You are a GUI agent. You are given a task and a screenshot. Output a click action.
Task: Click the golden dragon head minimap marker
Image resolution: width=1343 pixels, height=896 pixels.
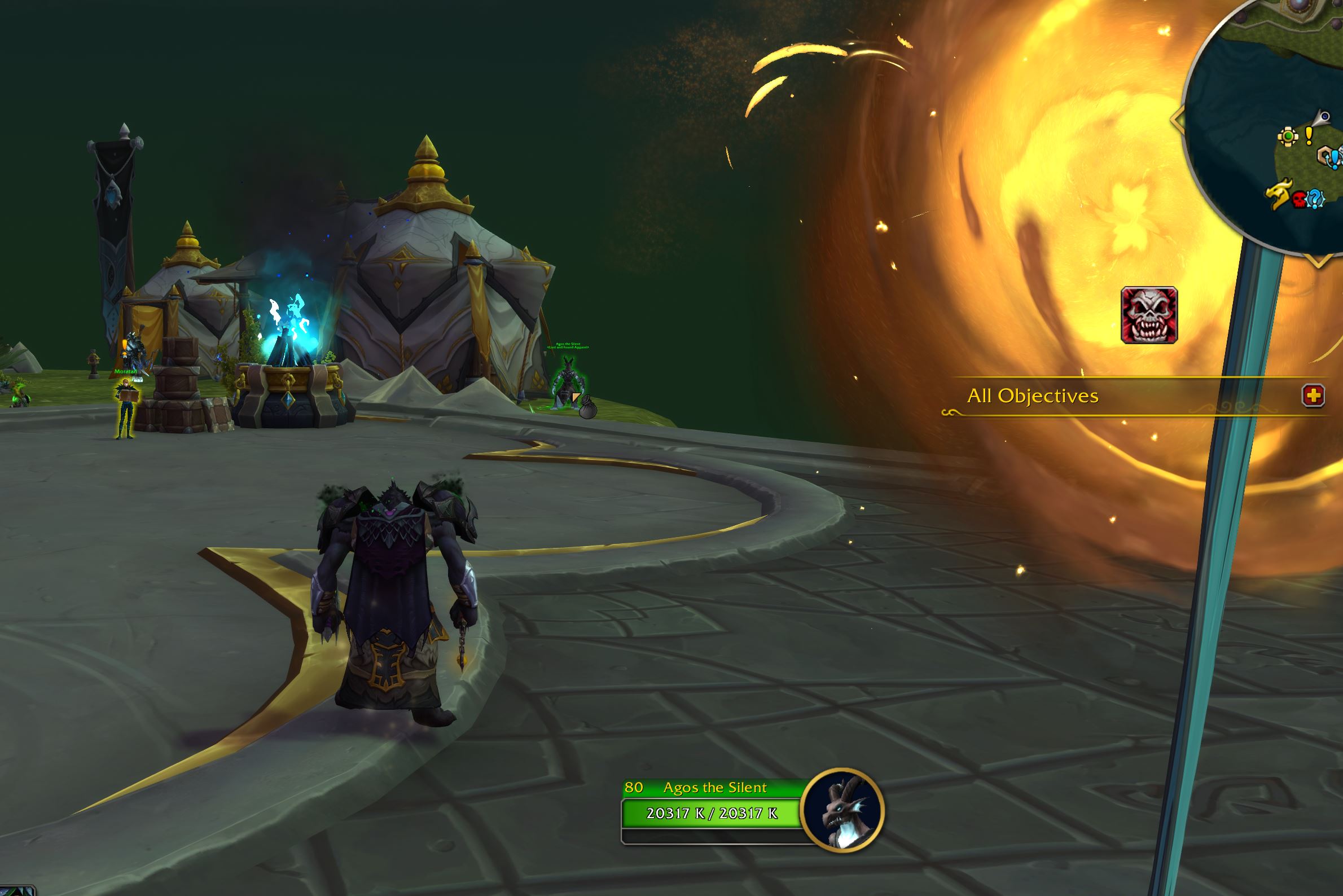coord(1279,195)
